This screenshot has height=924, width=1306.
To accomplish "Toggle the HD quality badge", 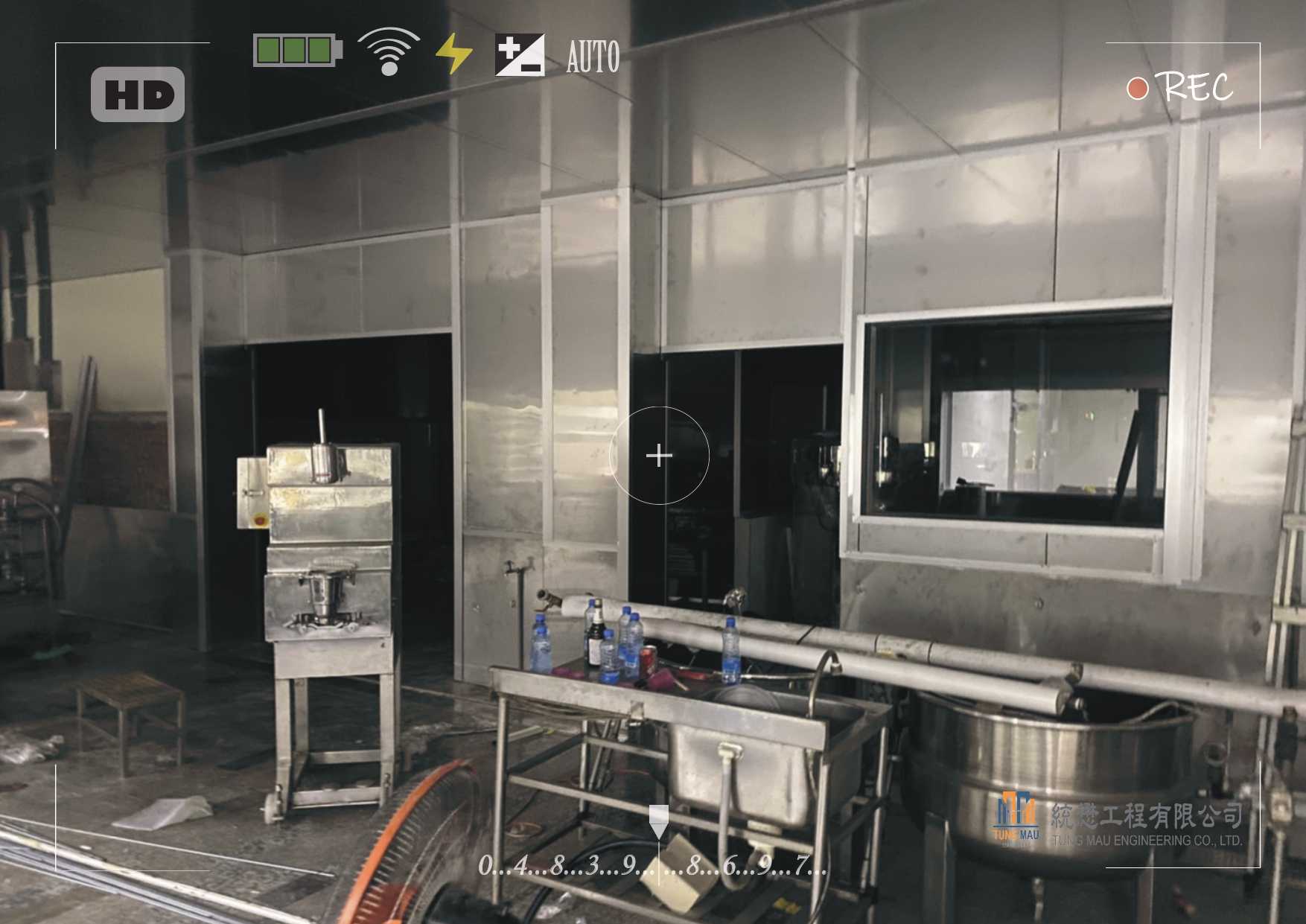I will pos(138,95).
